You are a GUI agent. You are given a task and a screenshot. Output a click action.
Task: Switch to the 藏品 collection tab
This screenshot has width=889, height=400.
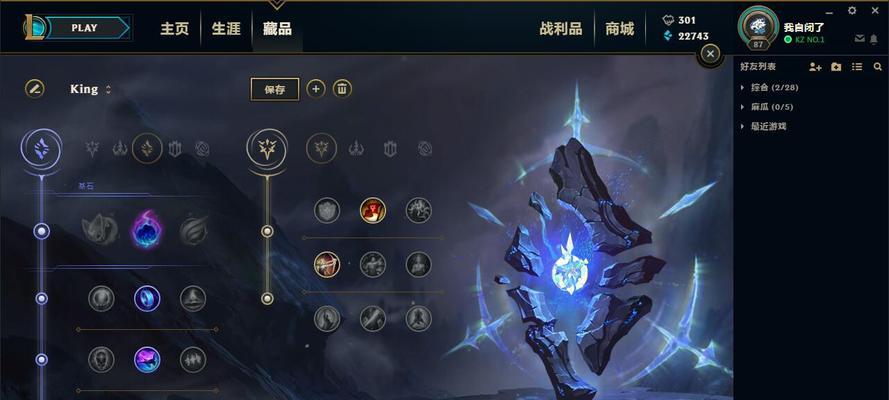[x=277, y=29]
